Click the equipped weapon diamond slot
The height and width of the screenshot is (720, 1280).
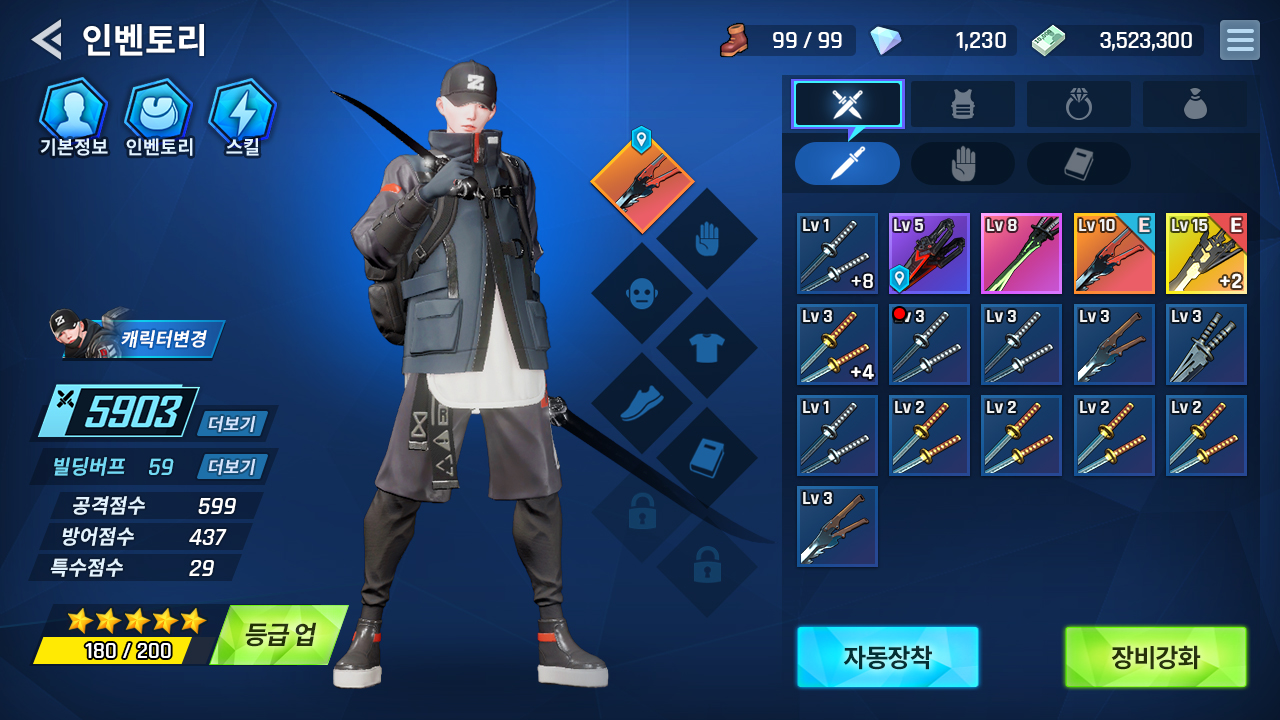[642, 182]
